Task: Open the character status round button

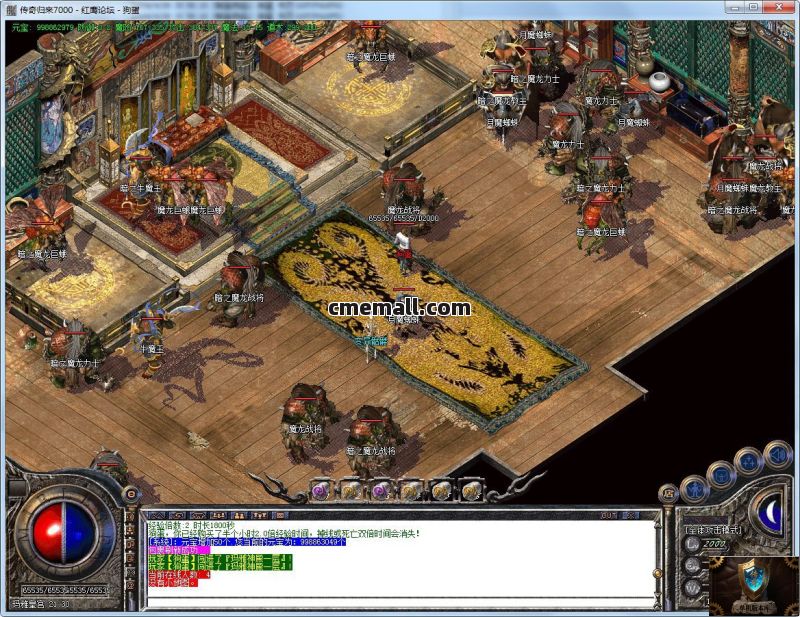Action: click(695, 490)
